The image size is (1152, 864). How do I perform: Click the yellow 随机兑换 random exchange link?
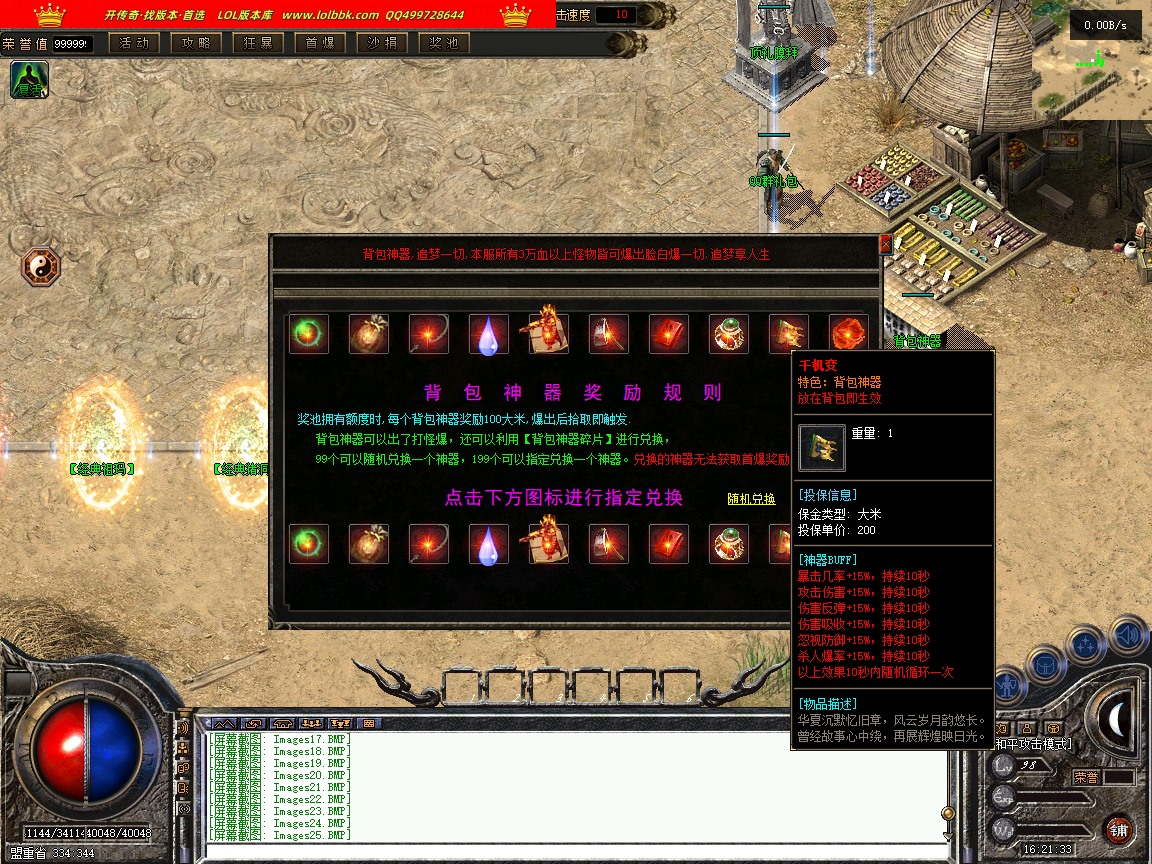point(751,499)
